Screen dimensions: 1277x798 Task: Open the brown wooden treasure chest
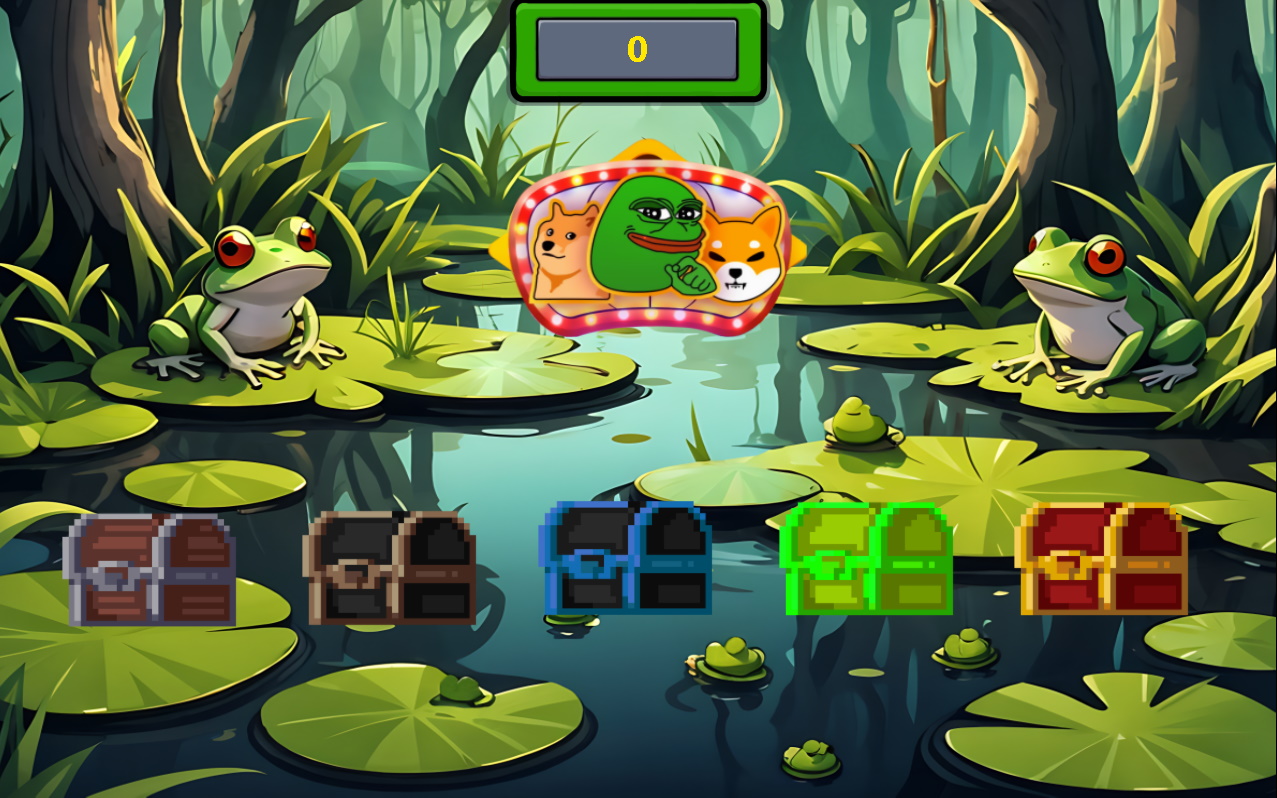(149, 569)
